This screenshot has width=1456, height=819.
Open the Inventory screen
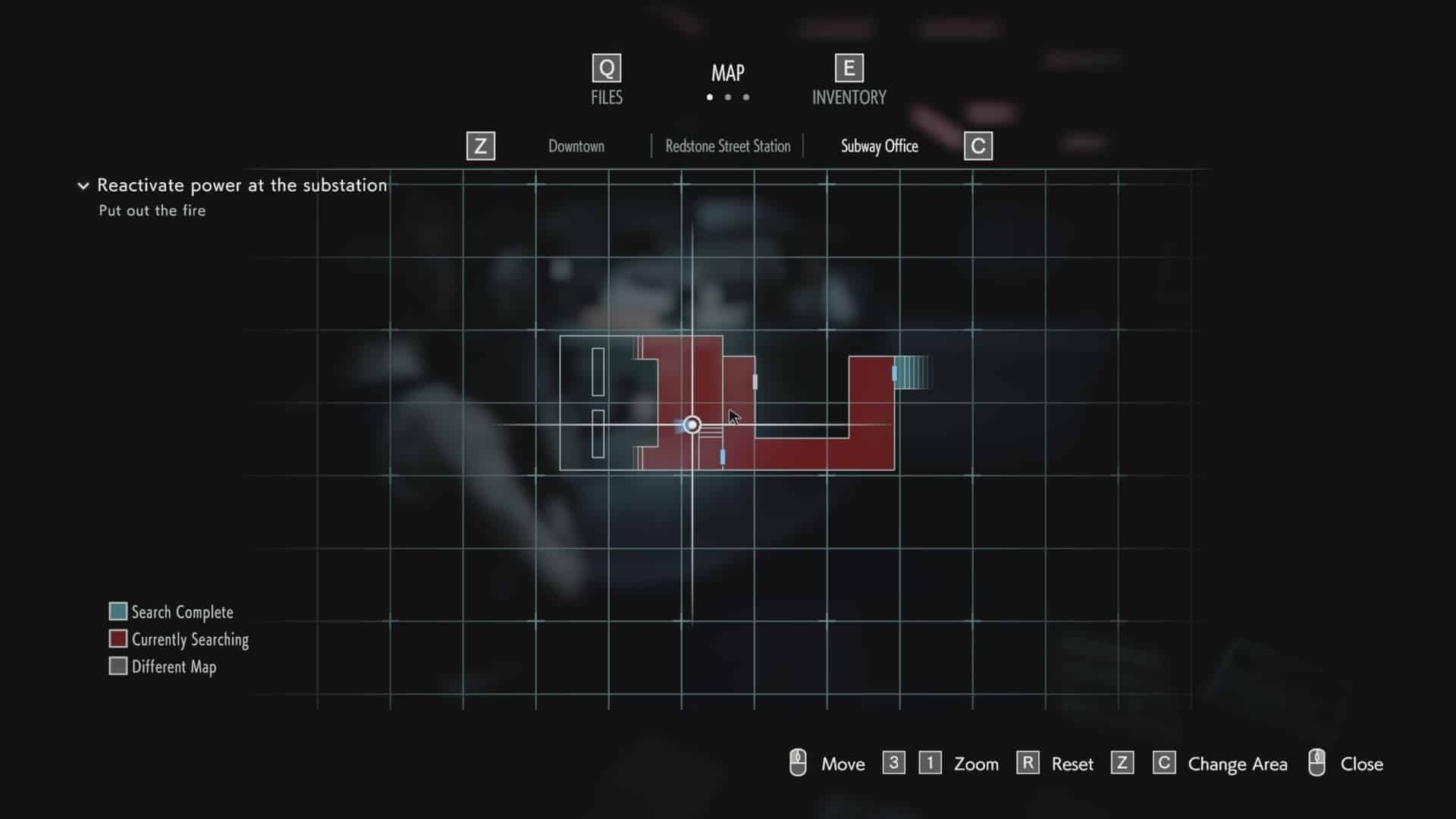pos(849,80)
